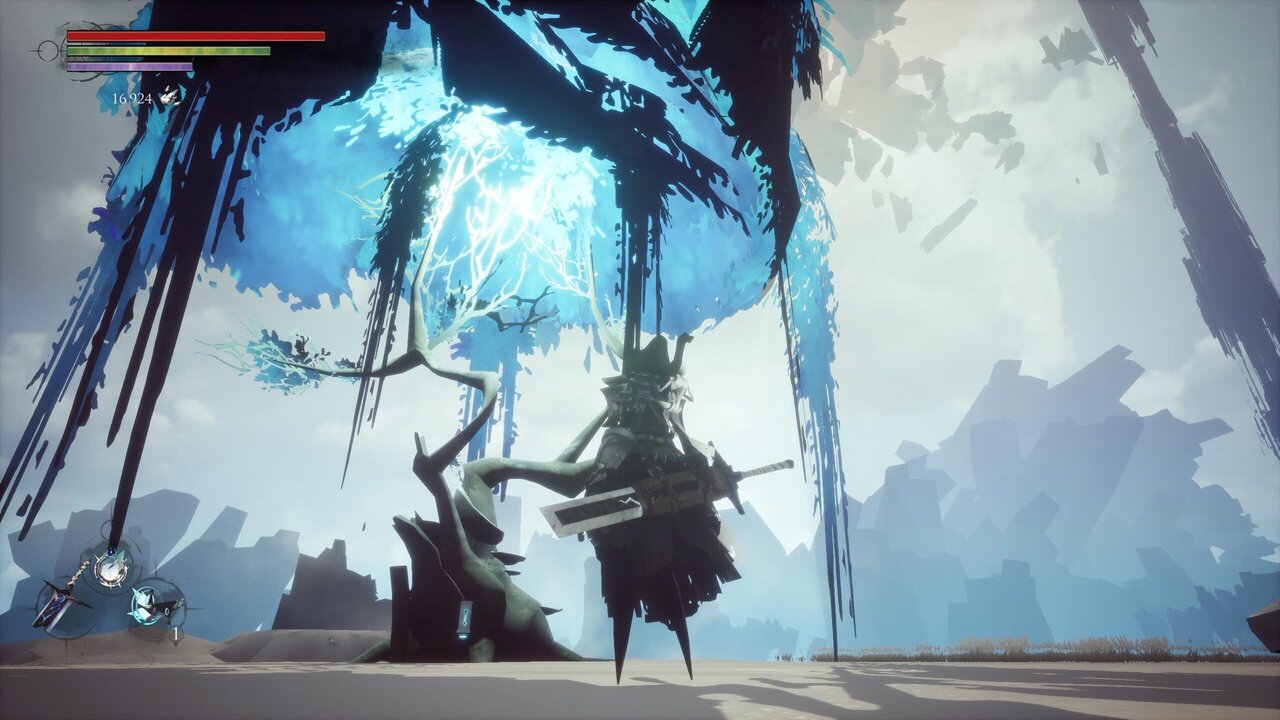The width and height of the screenshot is (1280, 720).
Task: Activate the round spiked relic slot
Action: pos(111,568)
